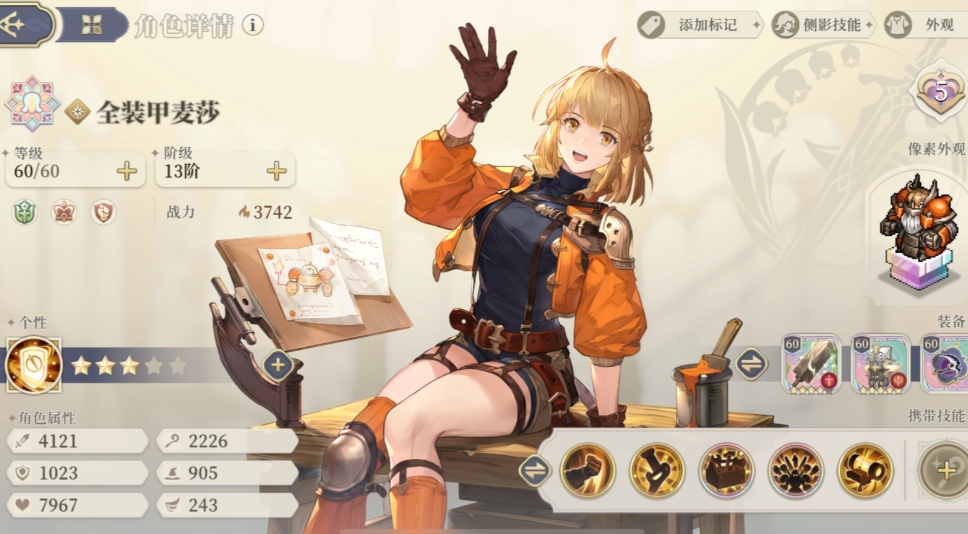Swap equipment using the arrows button
Screen dimensions: 968x534
coord(751,364)
